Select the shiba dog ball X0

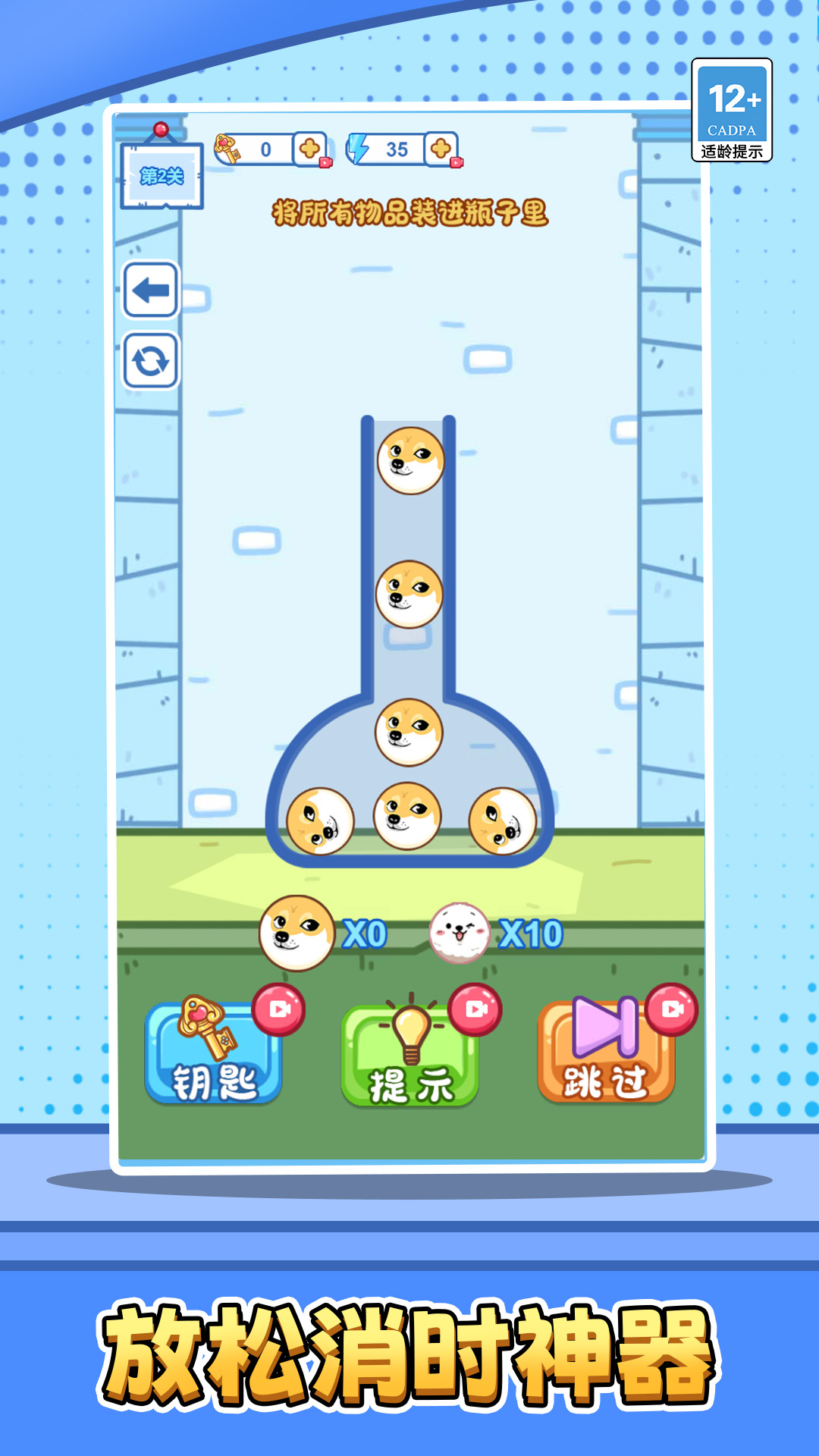pyautogui.click(x=297, y=933)
